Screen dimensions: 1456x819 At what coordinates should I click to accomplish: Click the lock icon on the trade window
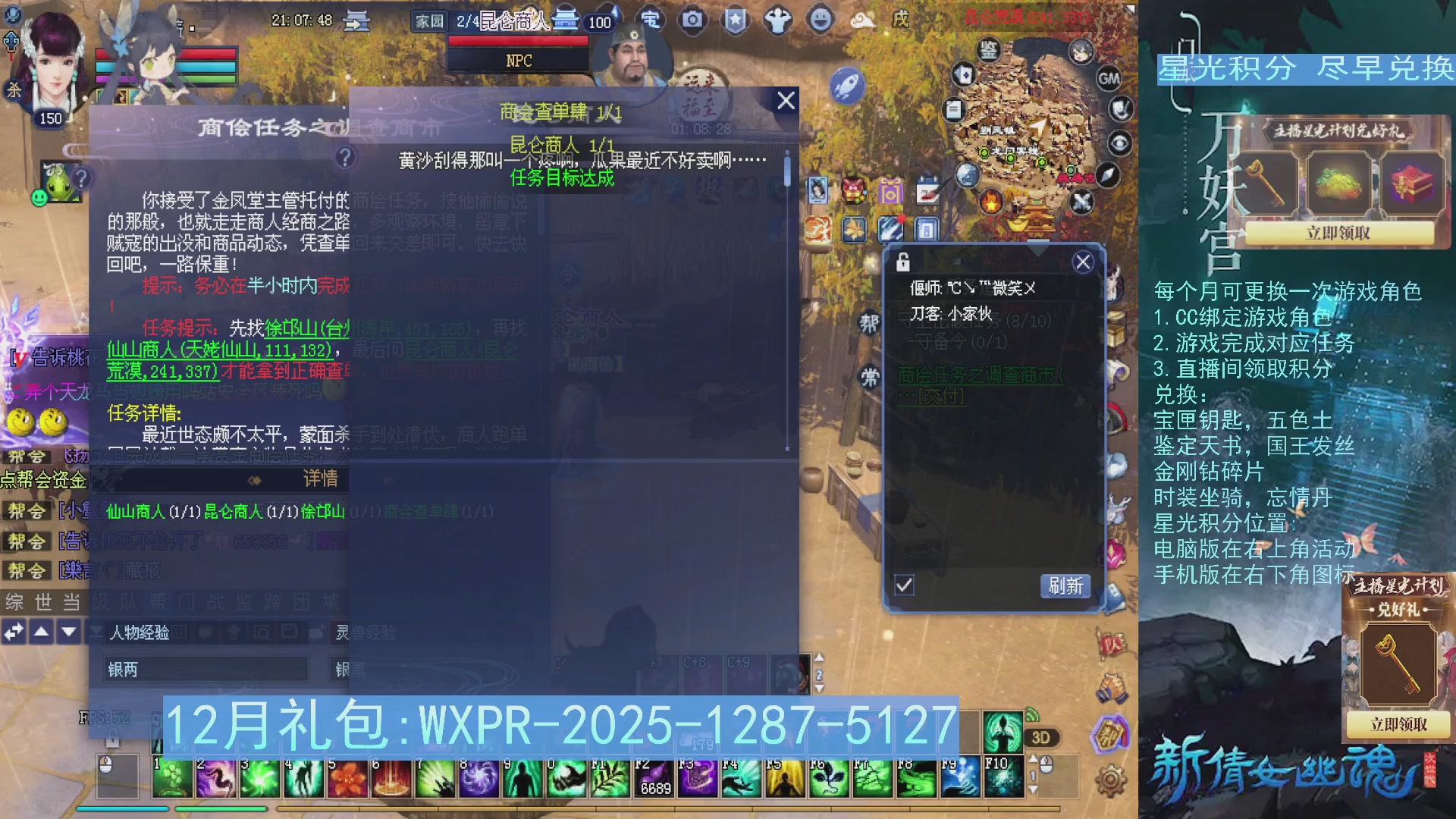click(903, 262)
